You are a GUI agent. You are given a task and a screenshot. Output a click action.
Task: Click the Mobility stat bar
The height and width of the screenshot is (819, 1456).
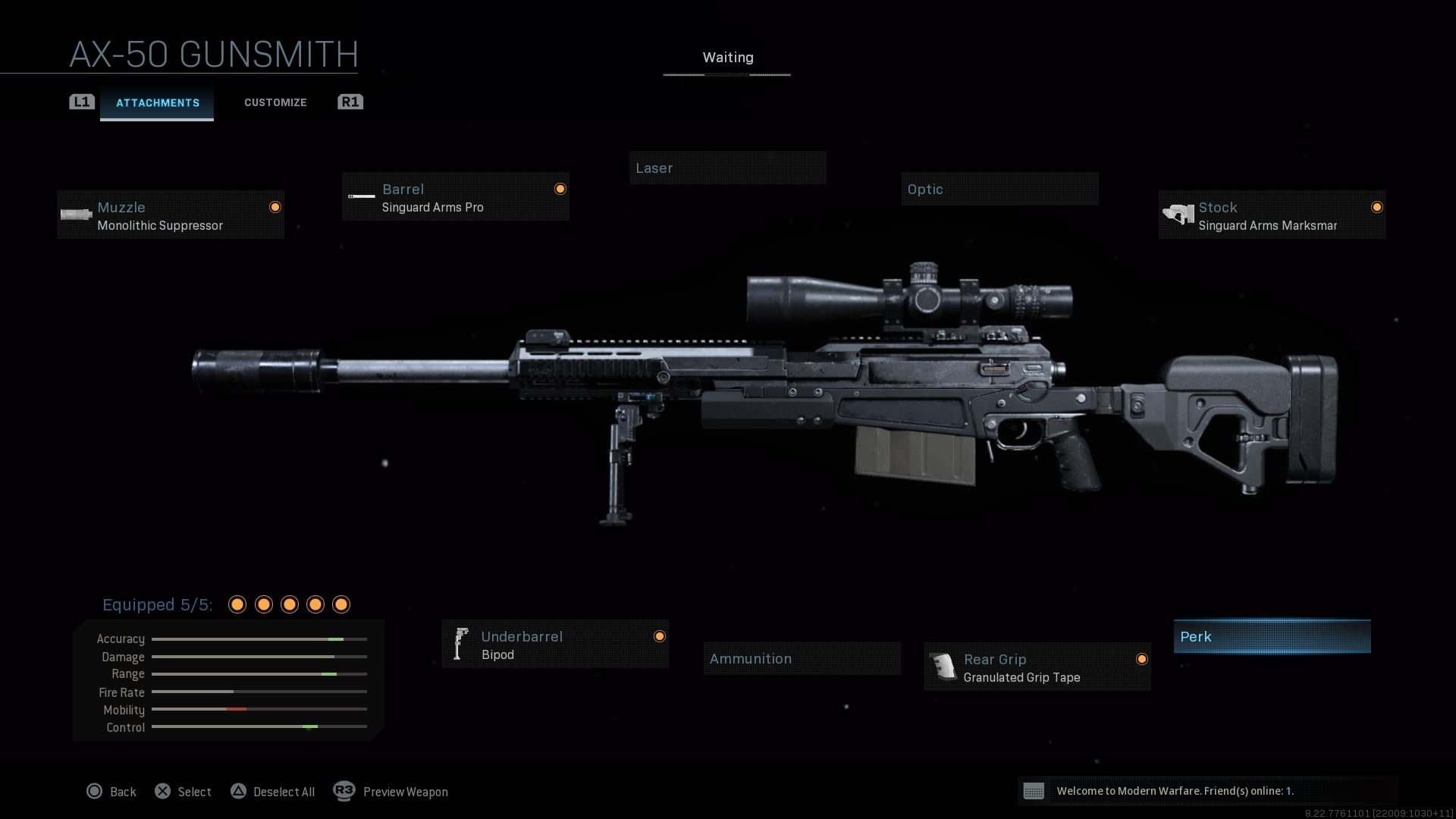(259, 710)
